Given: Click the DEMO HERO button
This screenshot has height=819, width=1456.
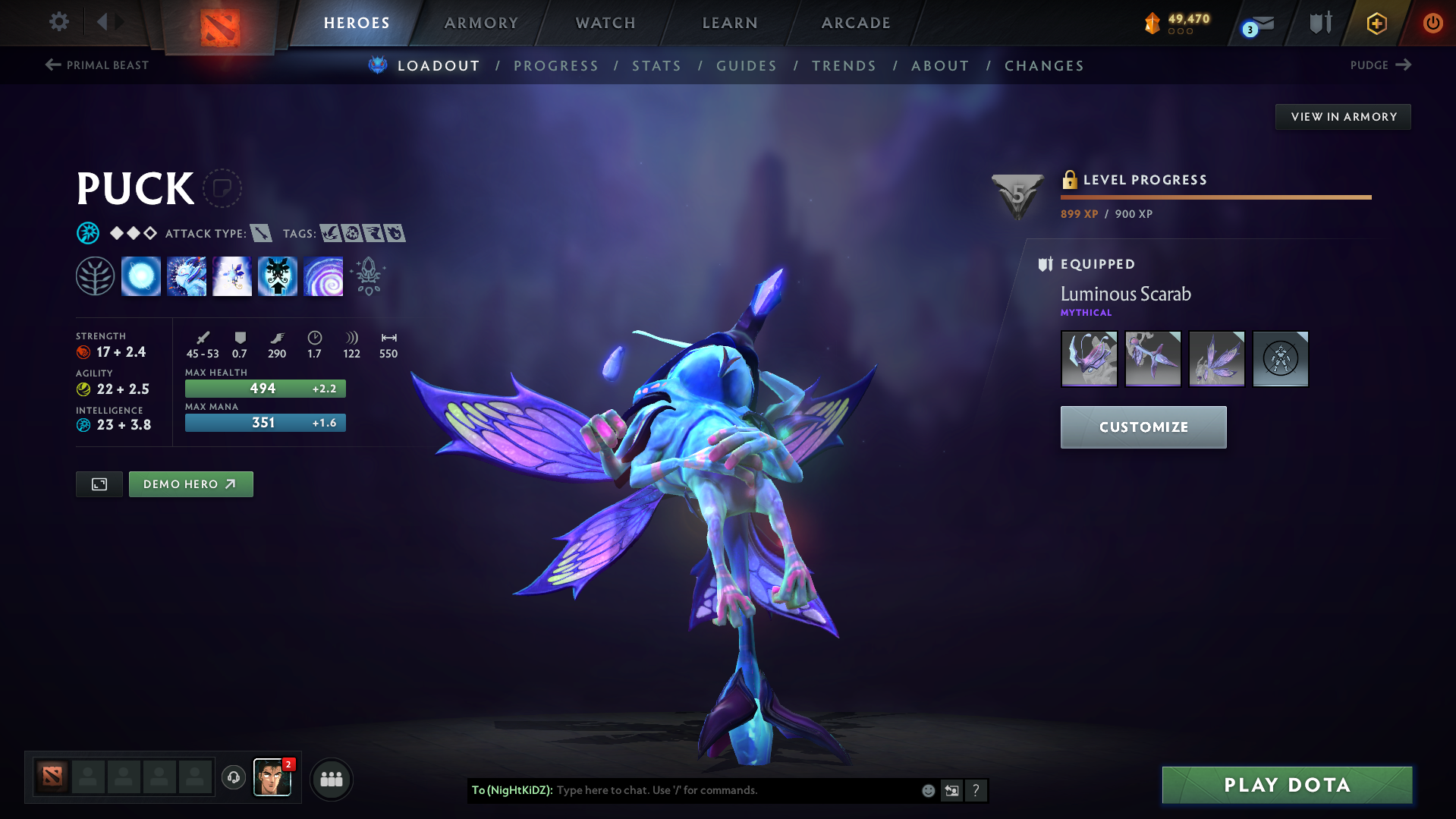Looking at the screenshot, I should 190,484.
